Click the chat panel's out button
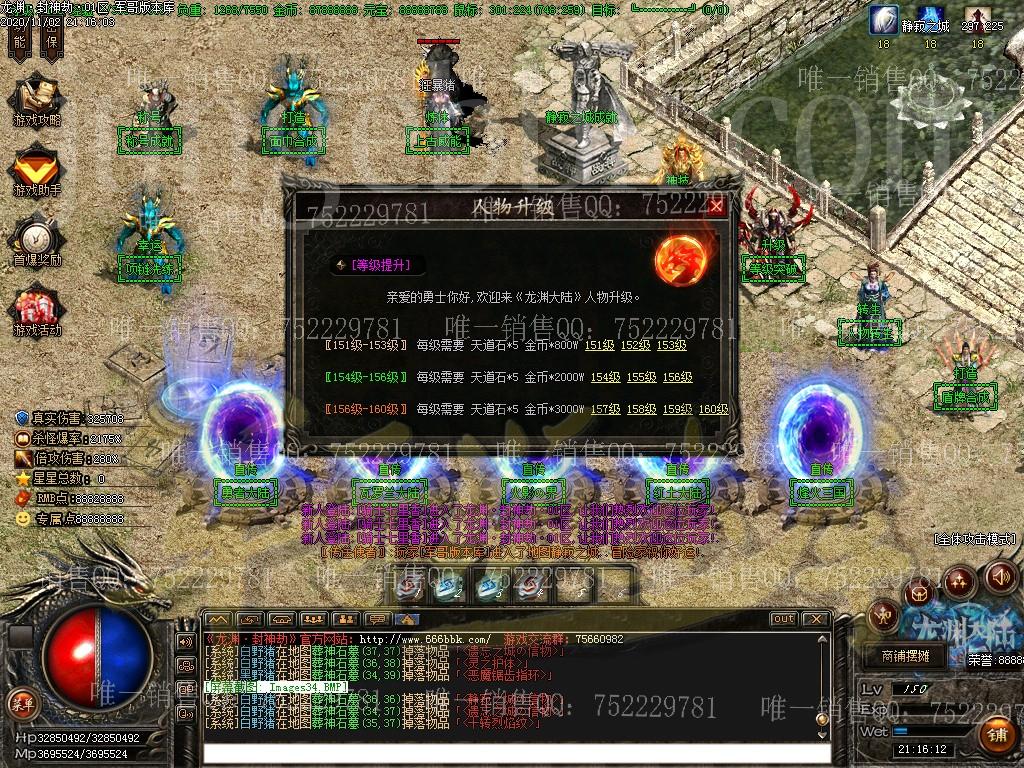This screenshot has height=768, width=1024. click(784, 619)
